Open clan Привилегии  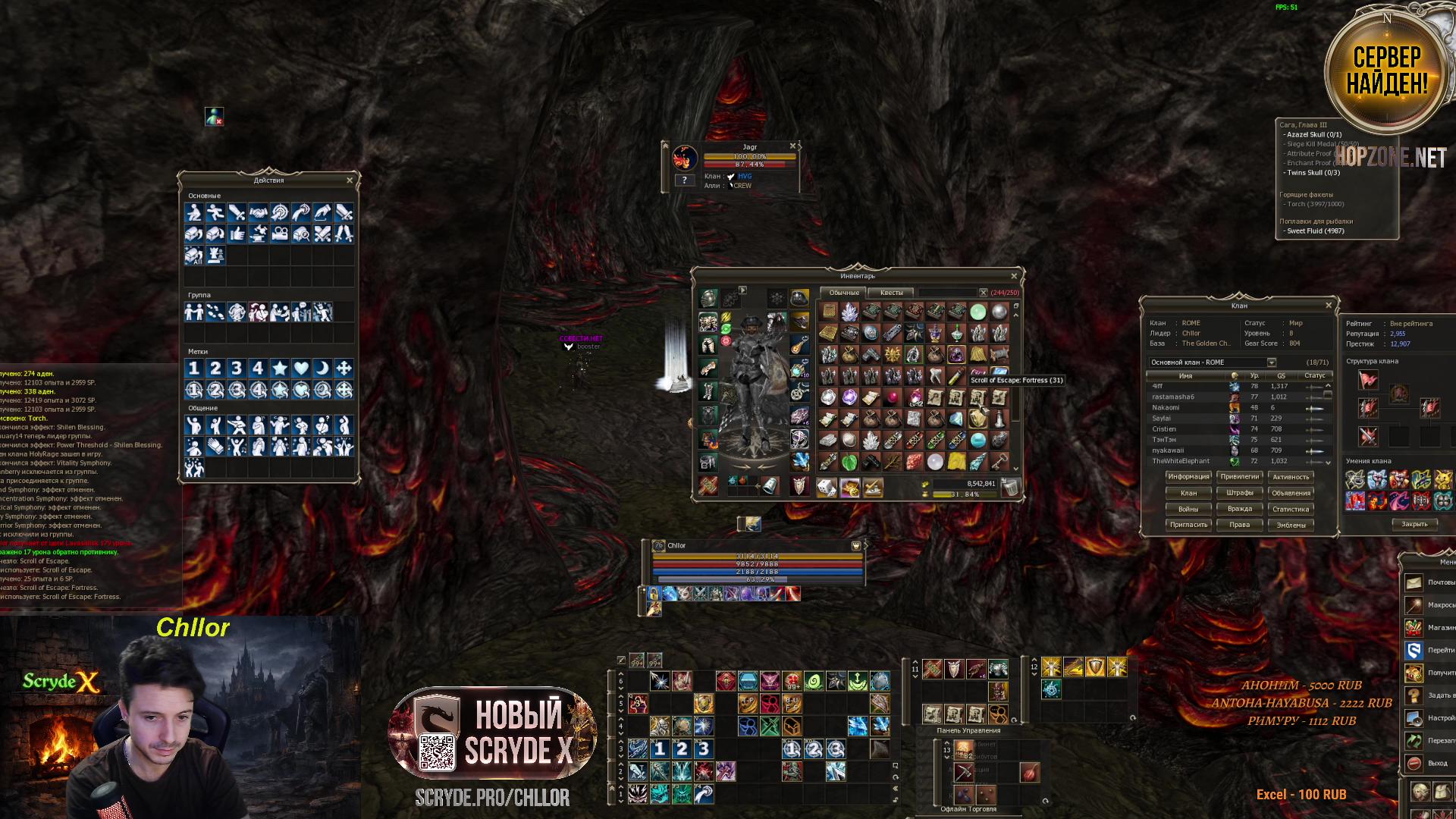pos(1239,477)
